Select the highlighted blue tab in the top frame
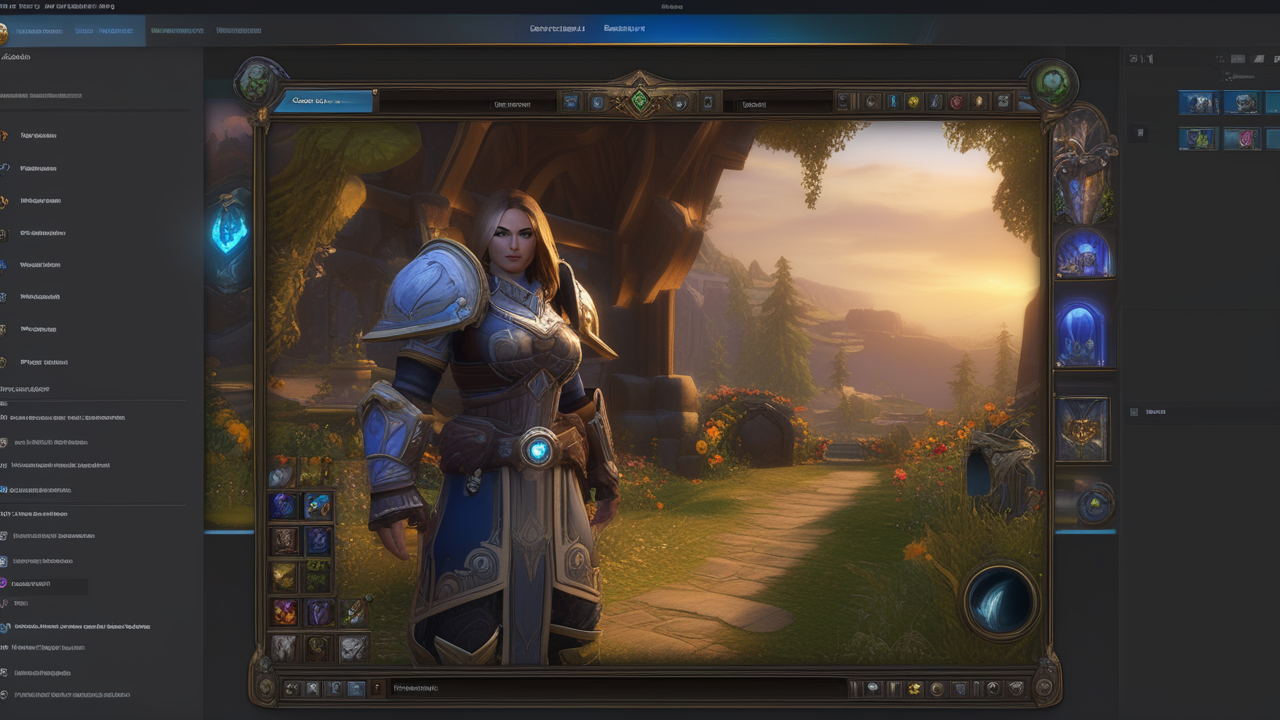The height and width of the screenshot is (720, 1280). (323, 100)
